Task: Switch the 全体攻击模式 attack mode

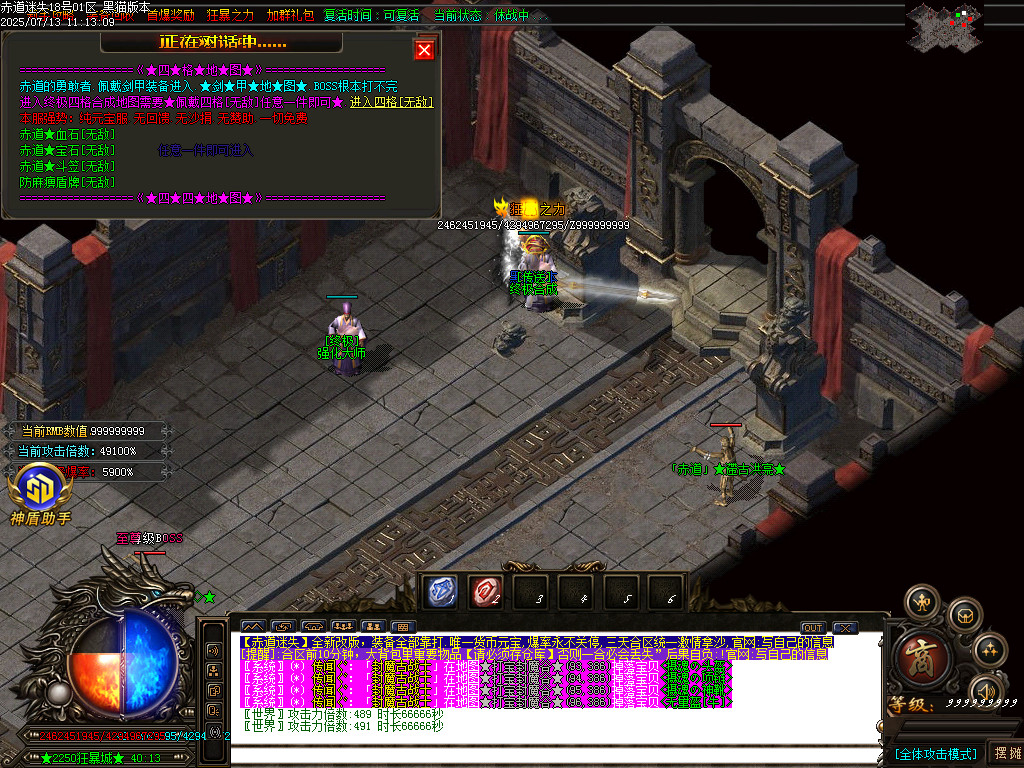Action: [935, 753]
